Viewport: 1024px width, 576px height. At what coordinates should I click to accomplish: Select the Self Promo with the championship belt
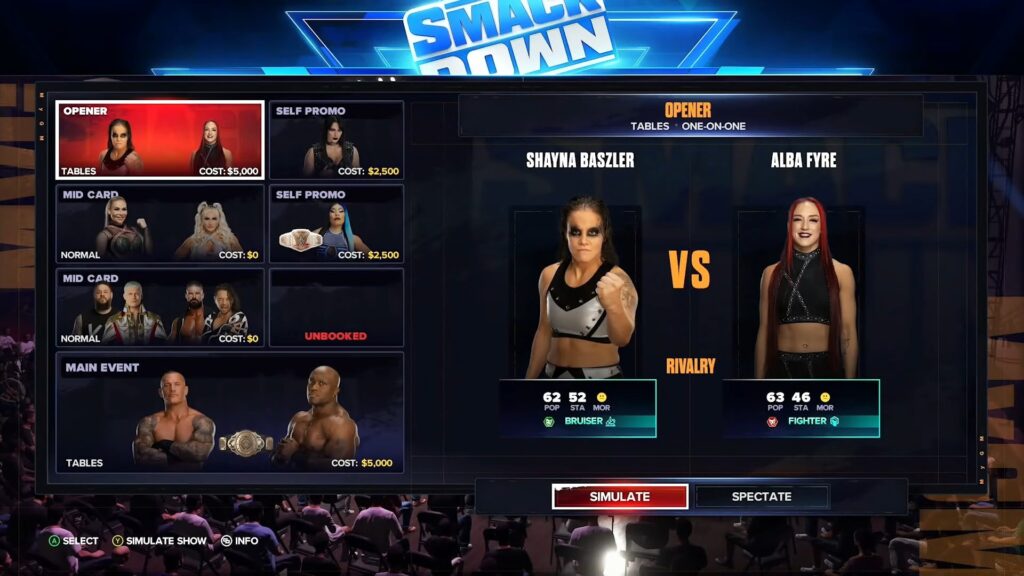pyautogui.click(x=336, y=223)
